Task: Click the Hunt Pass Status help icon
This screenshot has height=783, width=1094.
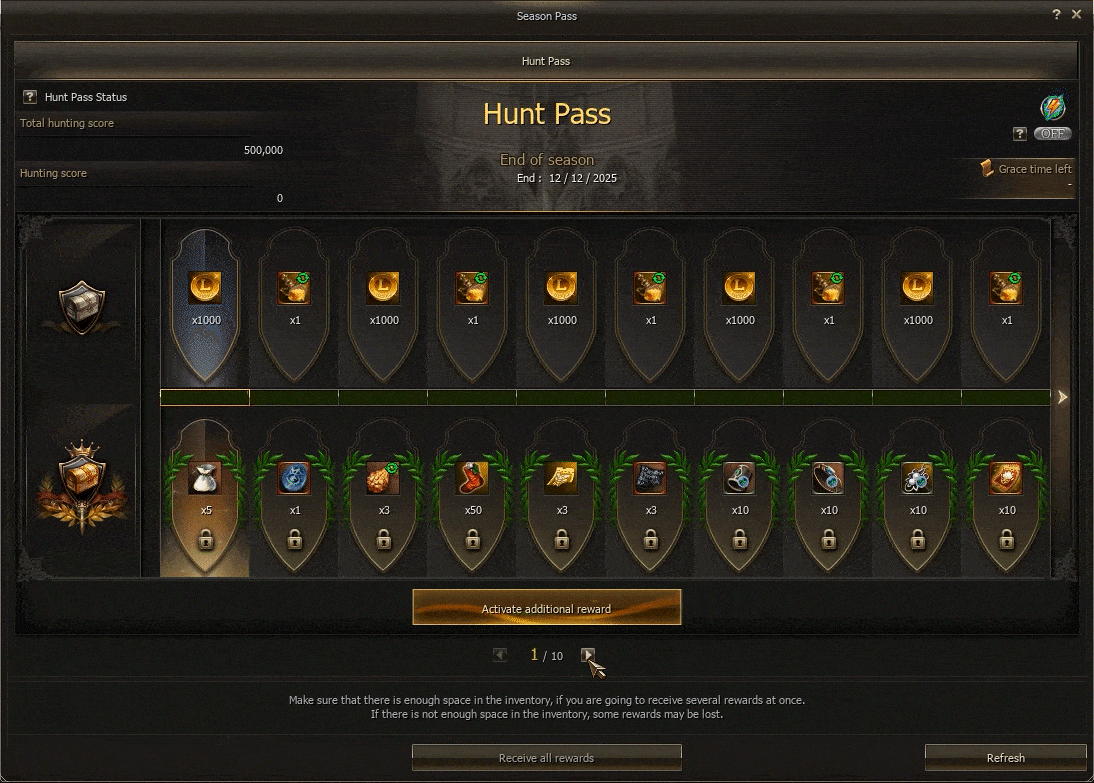Action: pyautogui.click(x=30, y=97)
